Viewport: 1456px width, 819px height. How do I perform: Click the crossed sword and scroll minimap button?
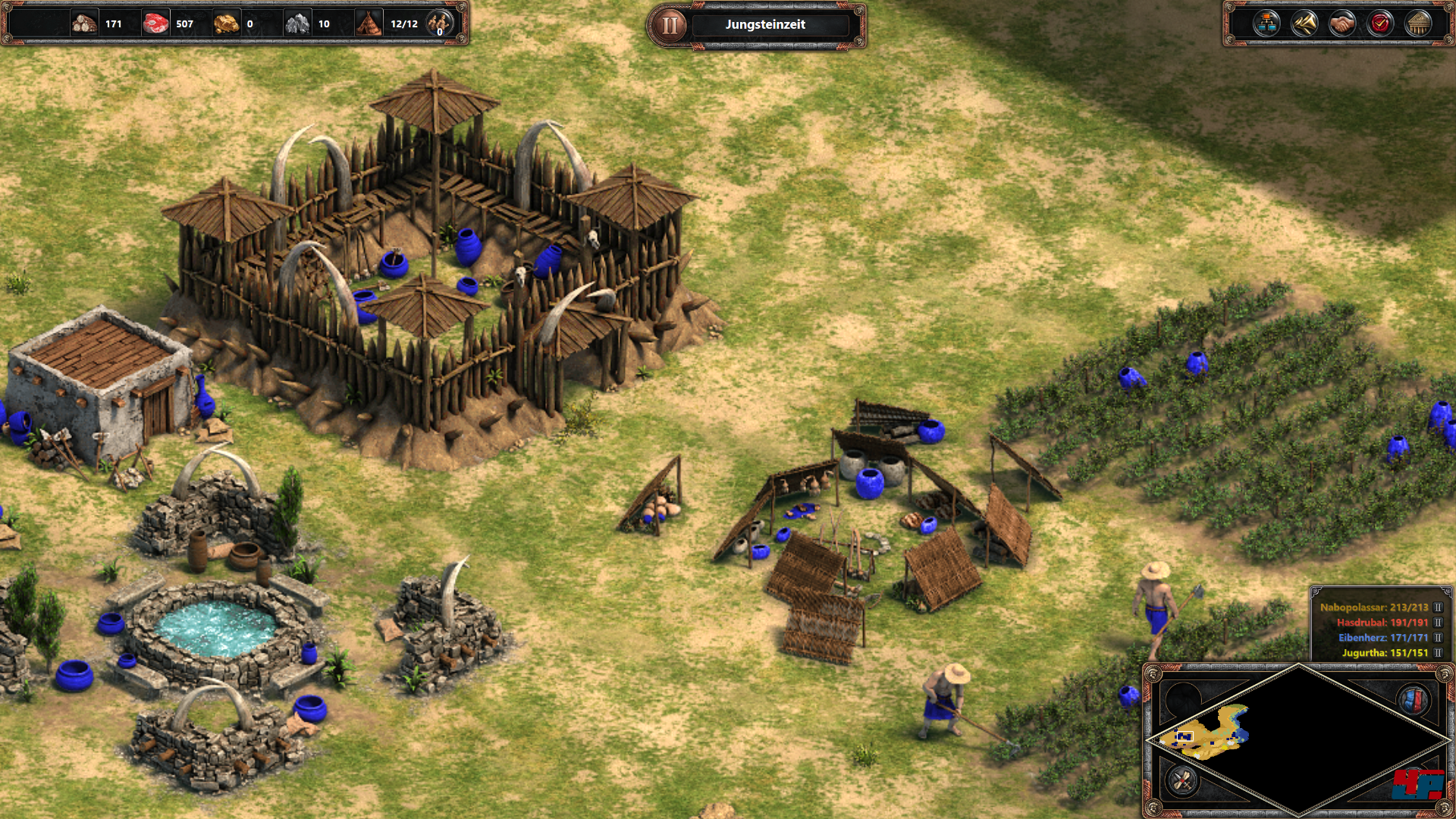[x=1182, y=780]
